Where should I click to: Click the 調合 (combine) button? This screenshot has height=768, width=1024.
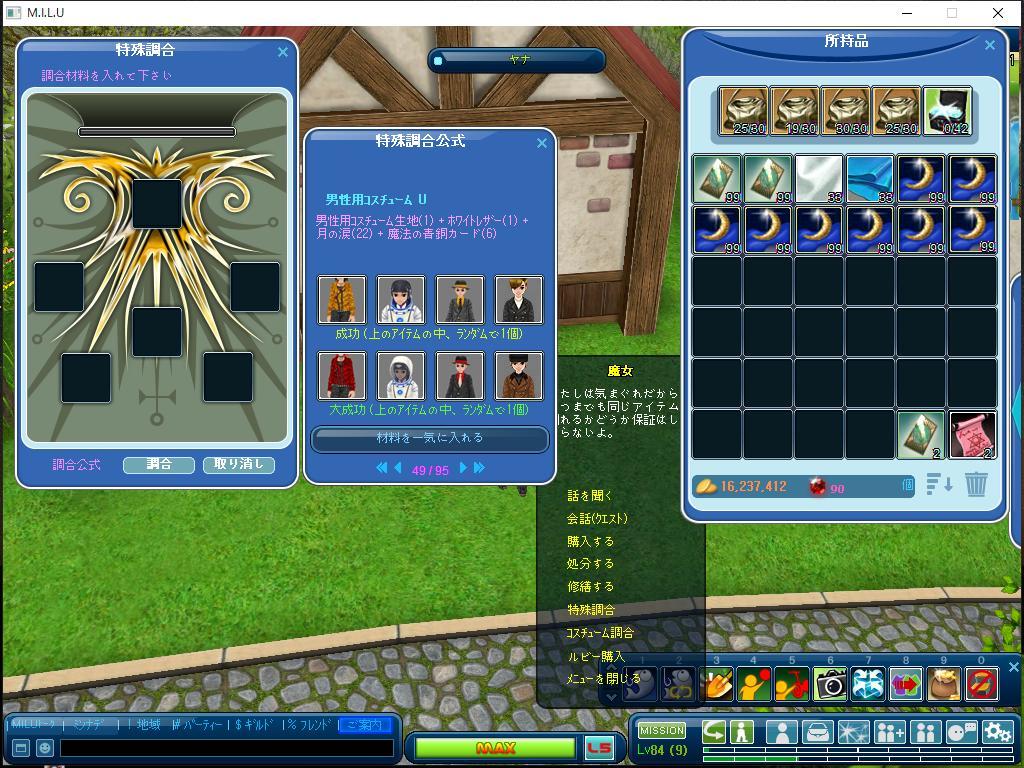pos(158,465)
